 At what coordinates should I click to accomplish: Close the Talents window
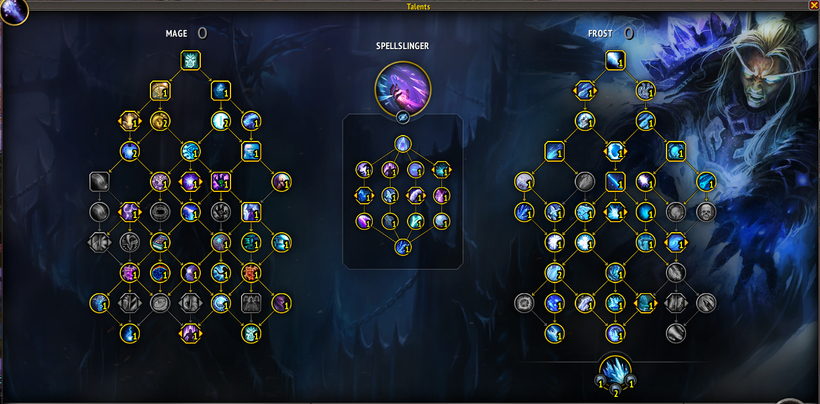click(812, 5)
